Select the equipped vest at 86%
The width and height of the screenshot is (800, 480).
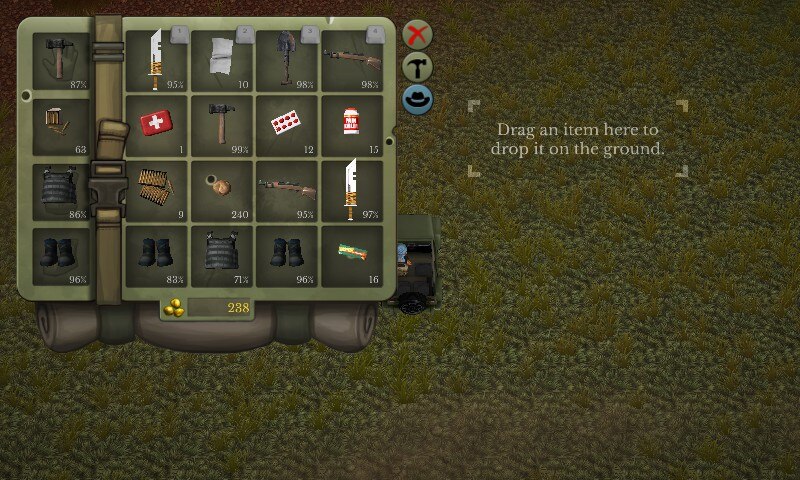click(62, 191)
